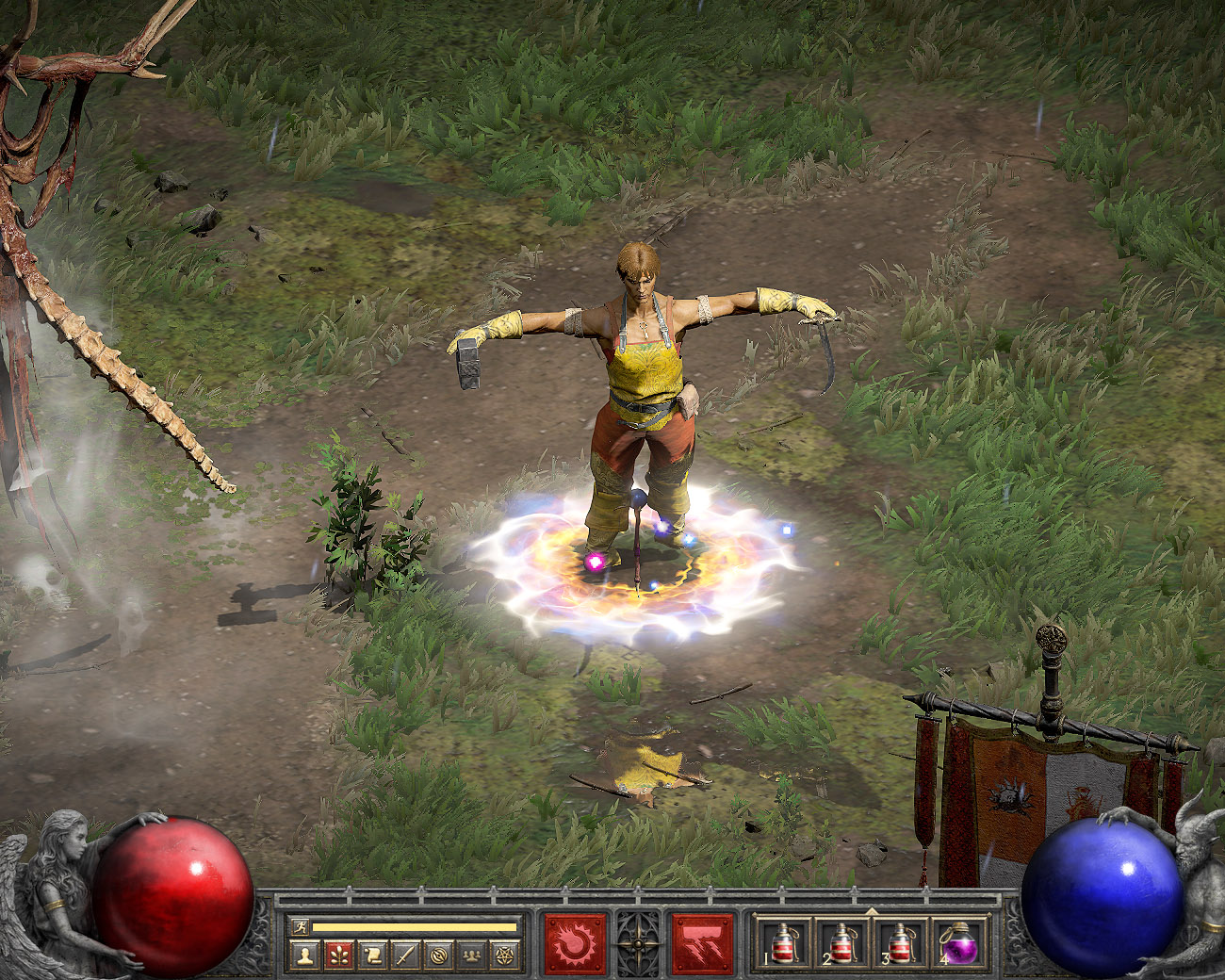Open the game menu pentagram button
1225x980 pixels.
505,955
